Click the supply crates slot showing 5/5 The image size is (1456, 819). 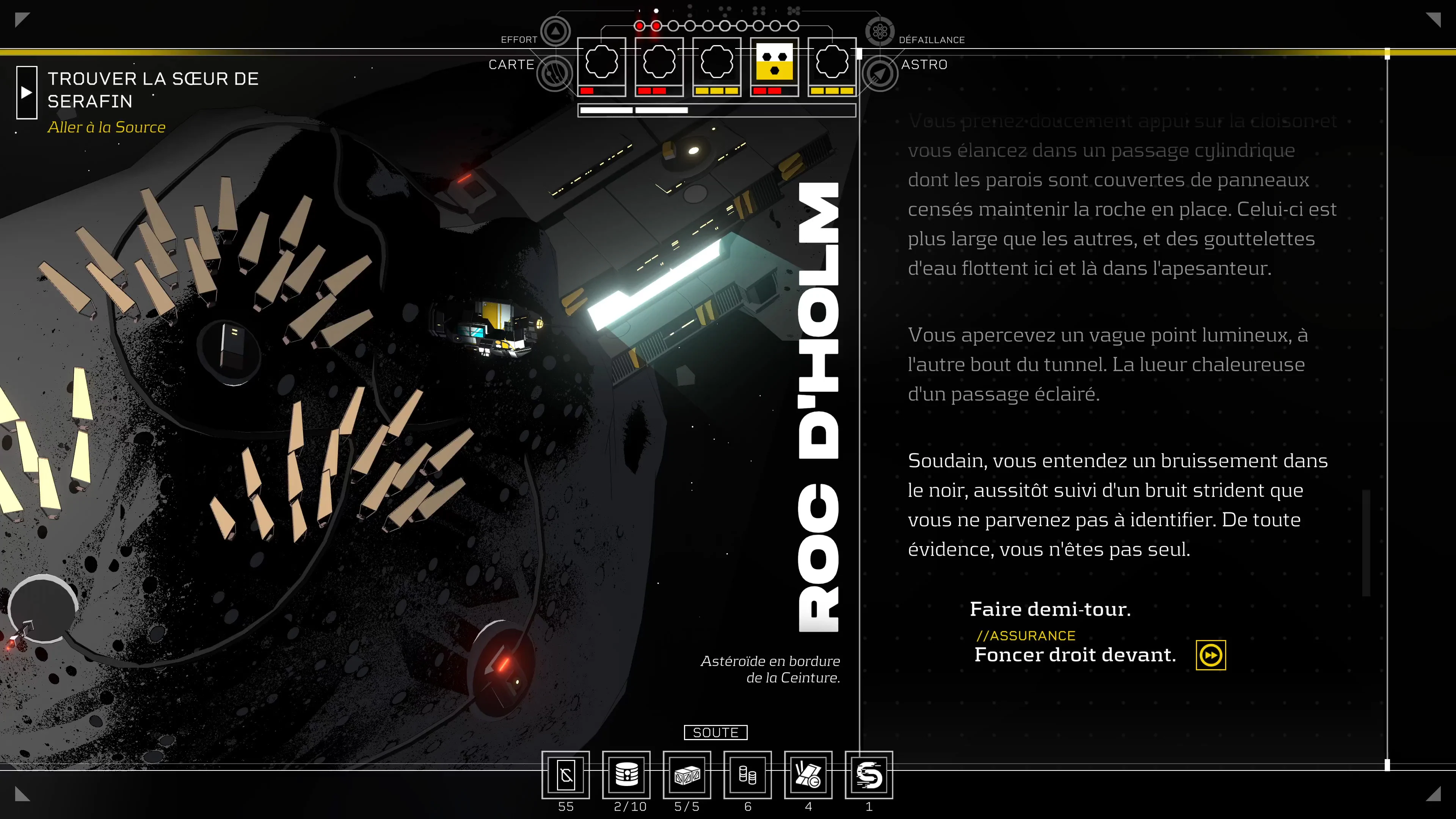(x=687, y=775)
